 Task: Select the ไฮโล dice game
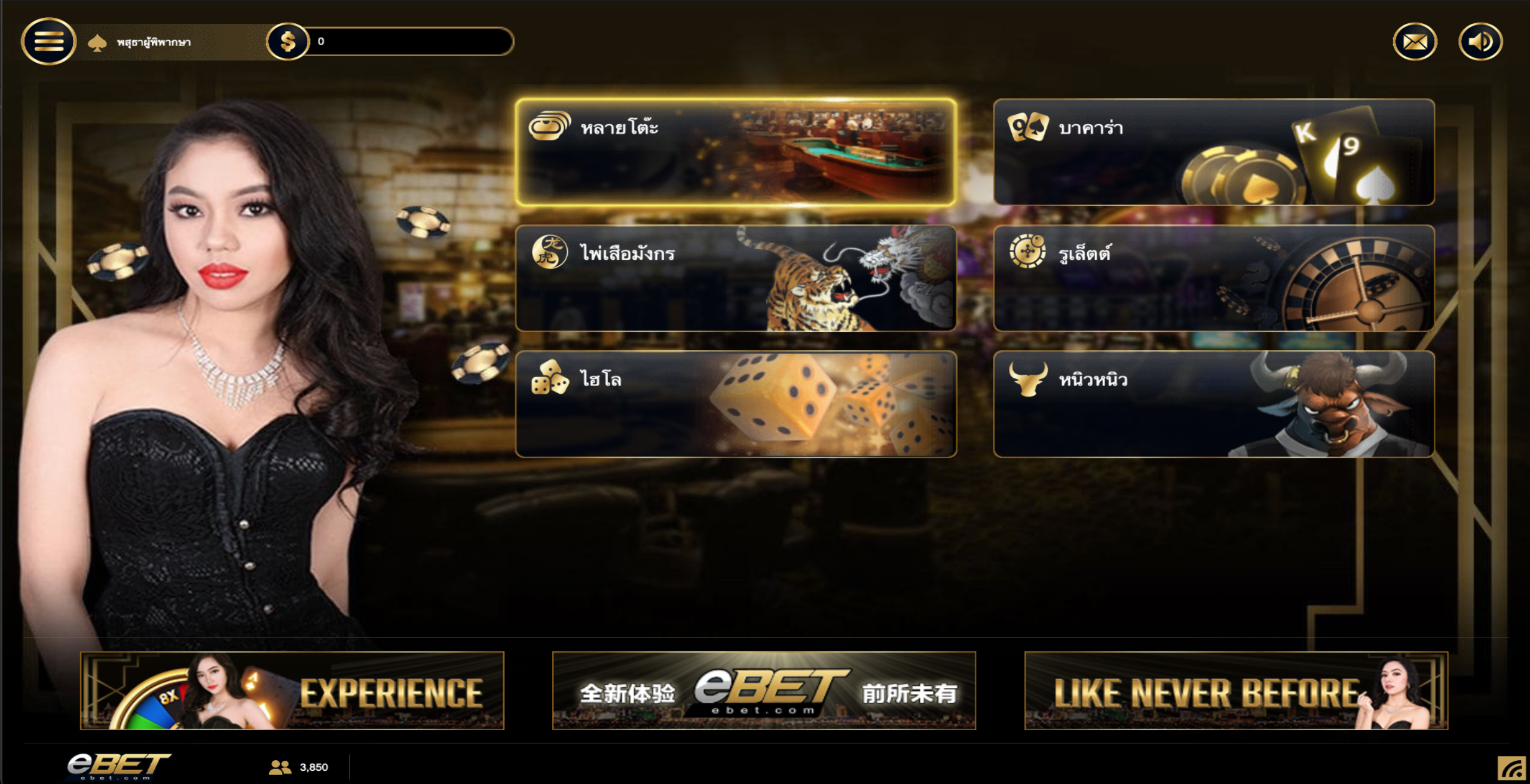736,404
